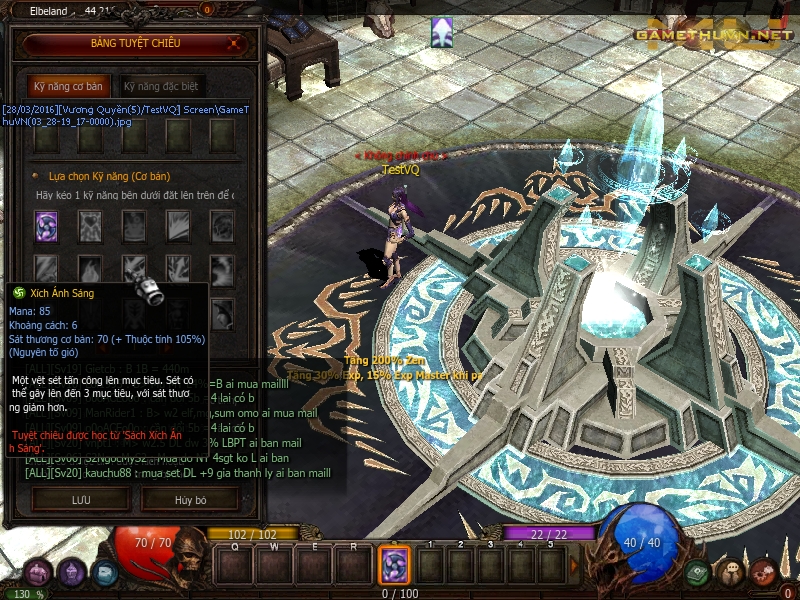Save skill setup with the LƯU button

point(80,498)
